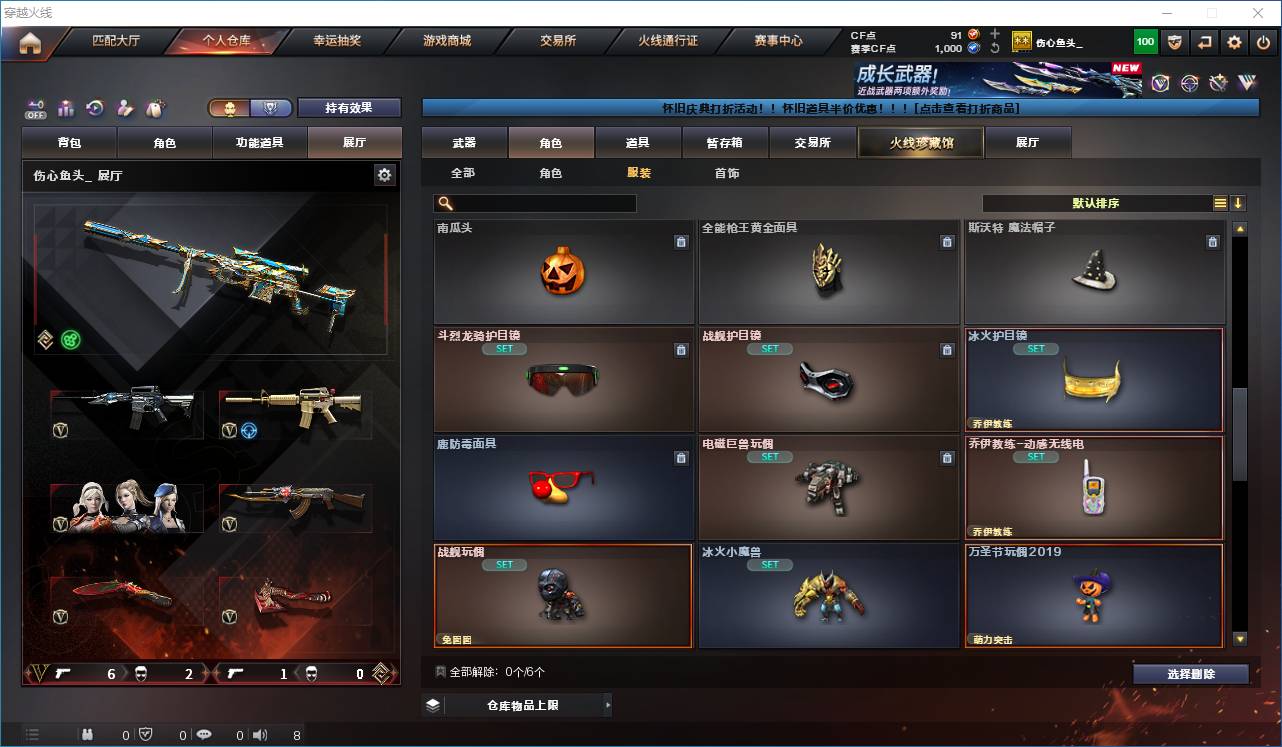Open the 火线珍藏馆 tab in the inventory
1282x747 pixels.
click(x=919, y=142)
